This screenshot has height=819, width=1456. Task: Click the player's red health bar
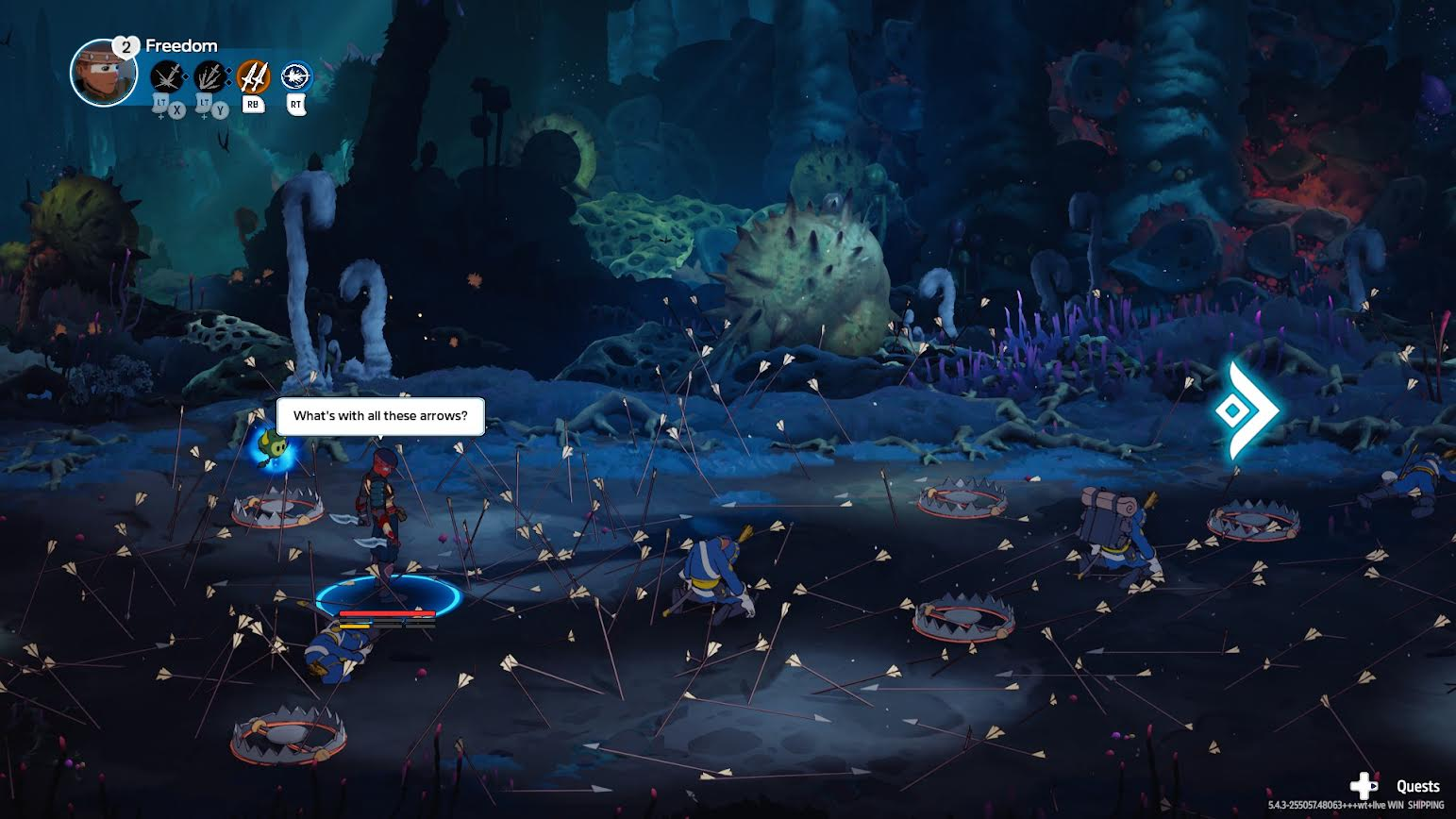click(x=386, y=611)
